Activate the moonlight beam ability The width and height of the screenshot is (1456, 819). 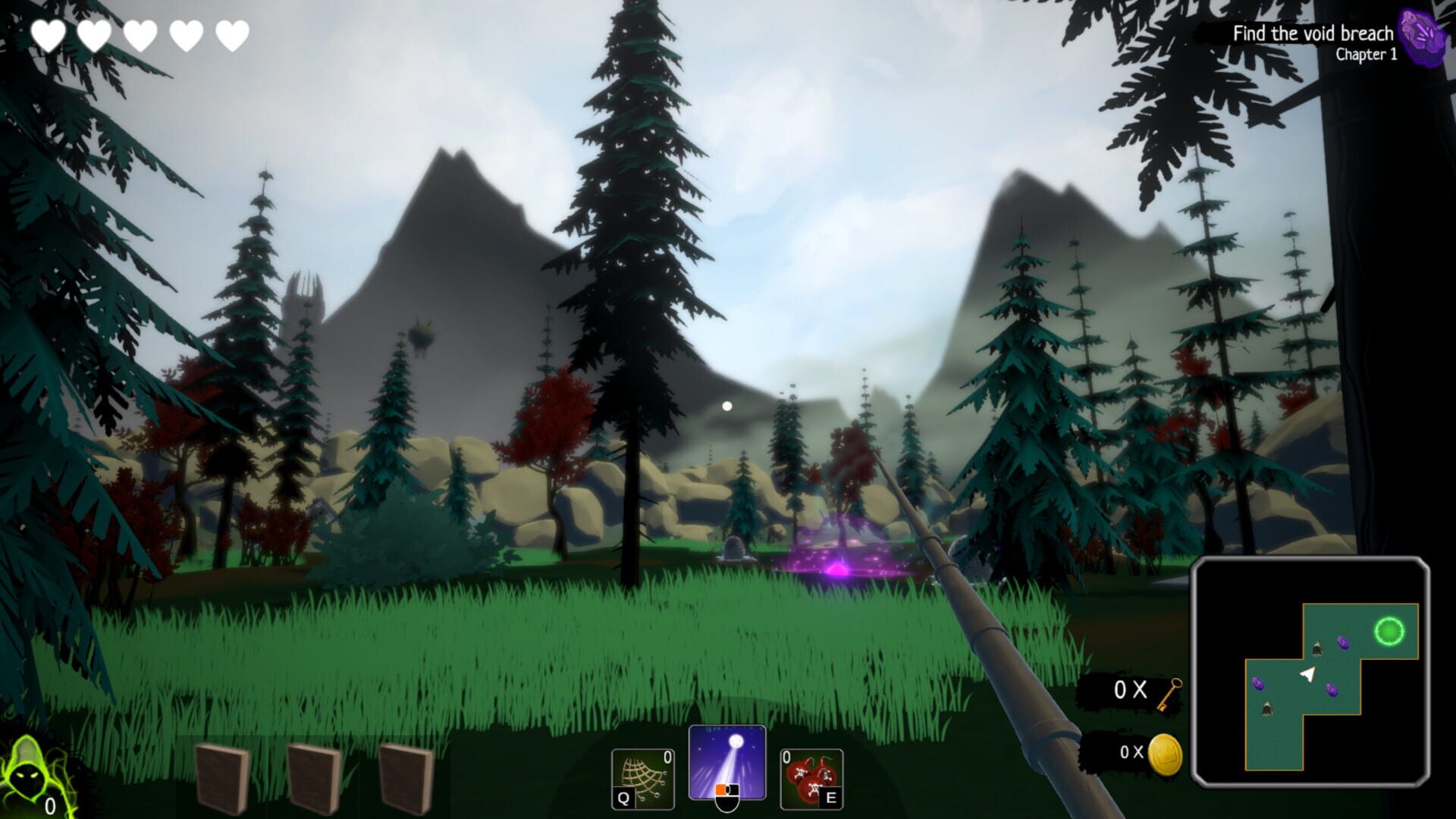pos(727,762)
